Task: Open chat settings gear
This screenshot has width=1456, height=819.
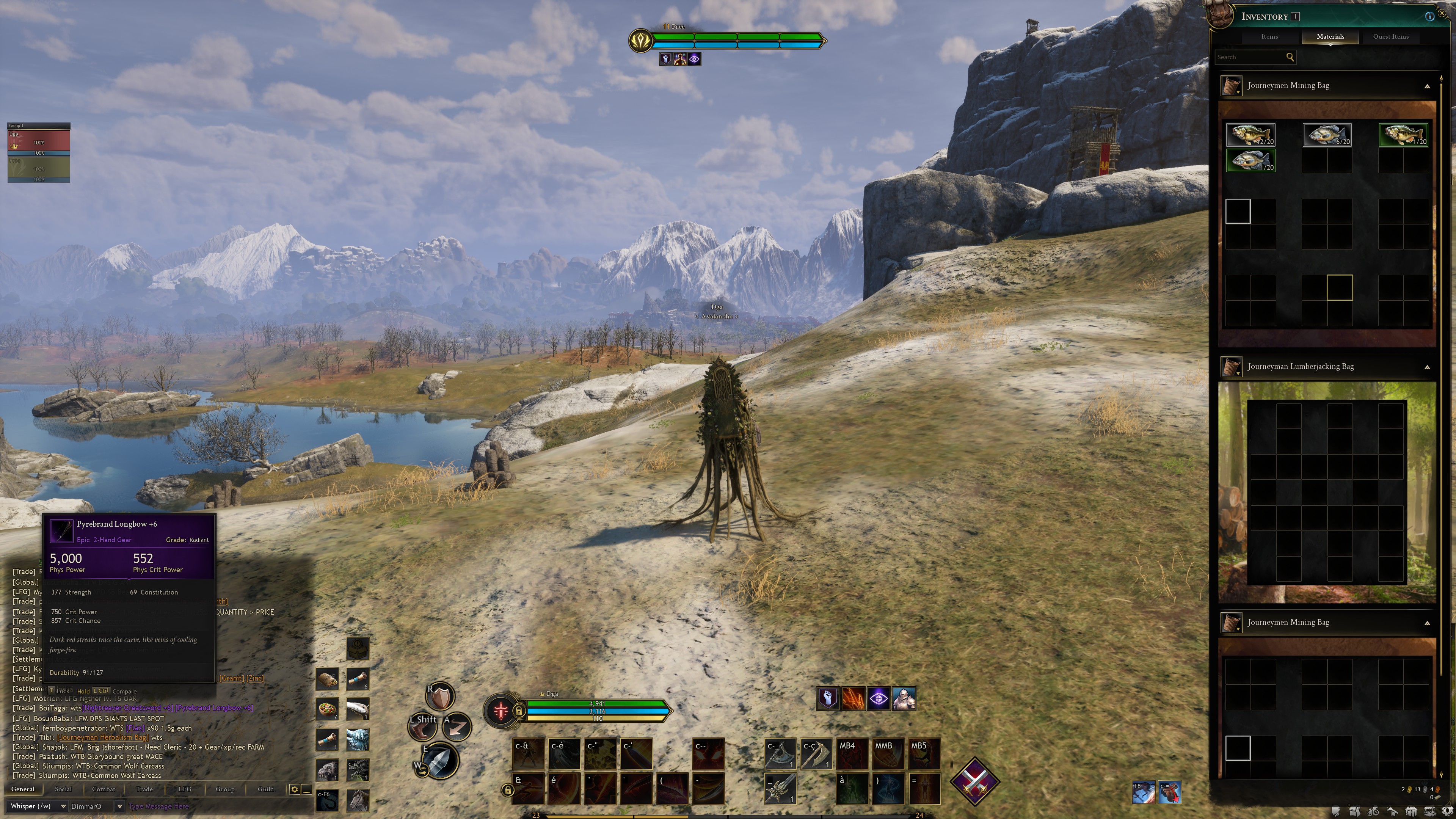Action: (295, 789)
